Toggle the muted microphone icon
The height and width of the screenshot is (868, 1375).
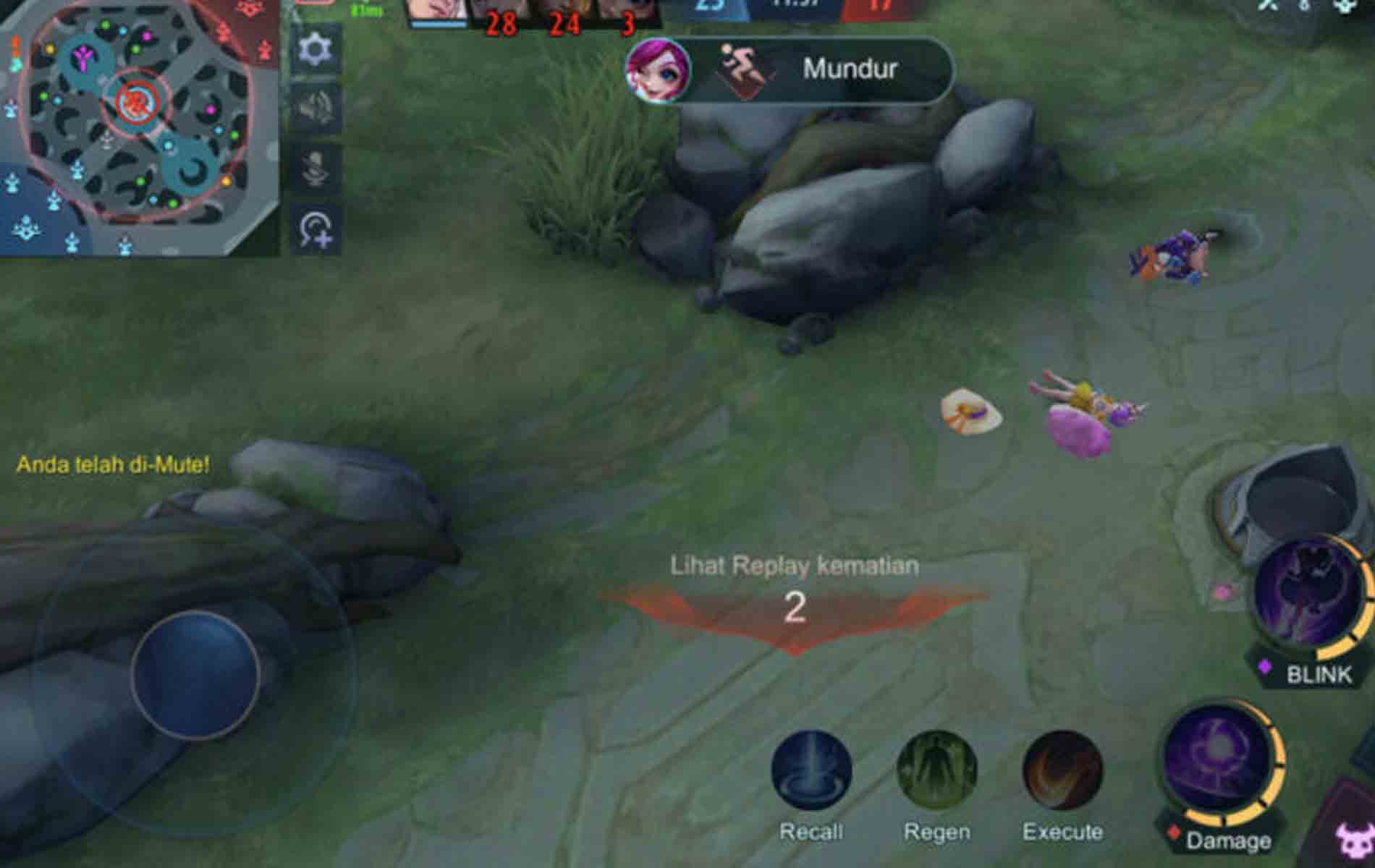[x=313, y=165]
